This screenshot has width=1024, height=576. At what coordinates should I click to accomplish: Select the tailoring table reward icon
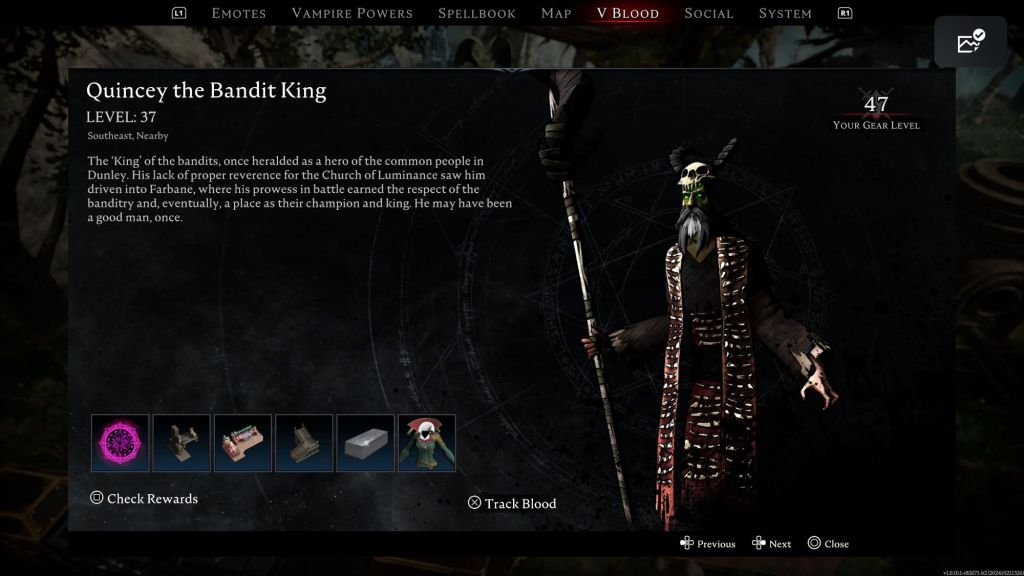243,443
